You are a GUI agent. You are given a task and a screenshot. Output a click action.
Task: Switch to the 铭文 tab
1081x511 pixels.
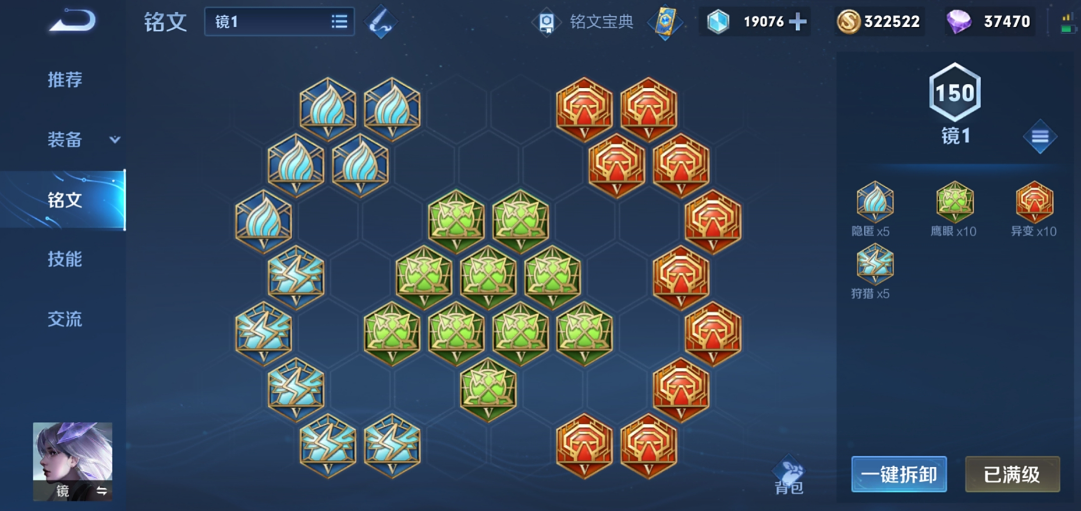[65, 200]
